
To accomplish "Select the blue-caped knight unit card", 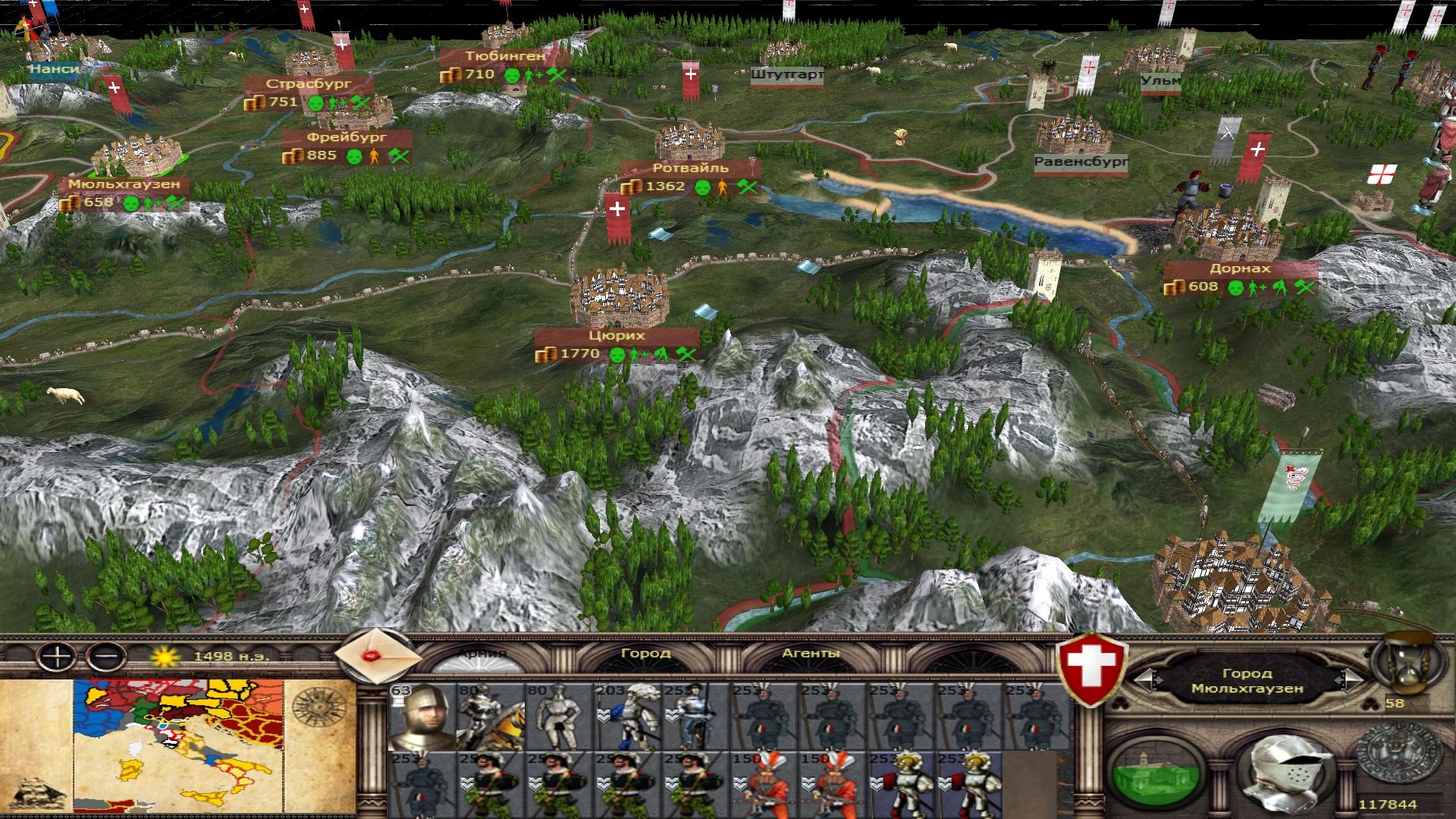I will [626, 717].
